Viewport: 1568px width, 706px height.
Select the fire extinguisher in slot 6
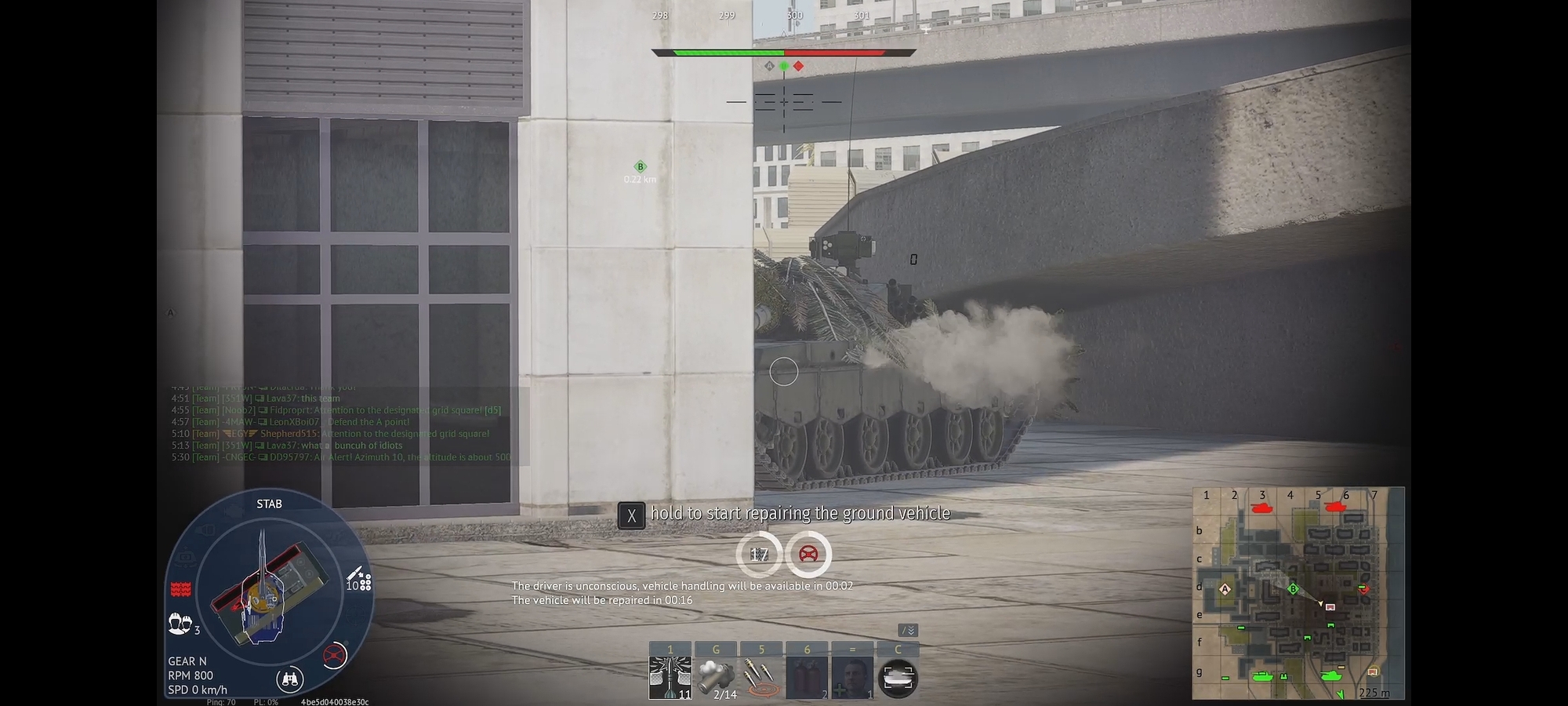point(806,677)
